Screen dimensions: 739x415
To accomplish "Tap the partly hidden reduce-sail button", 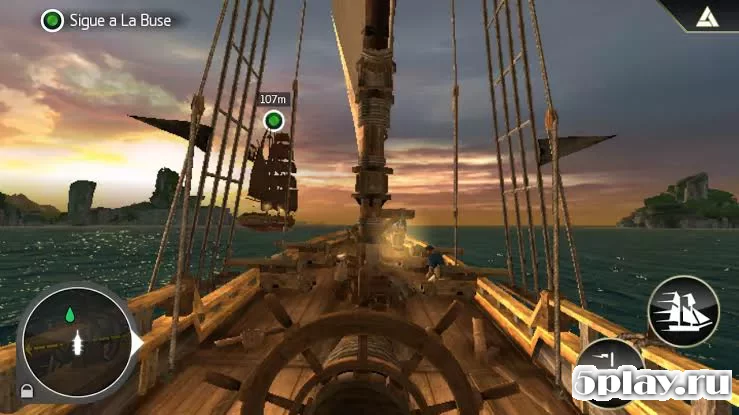I will [x=611, y=364].
